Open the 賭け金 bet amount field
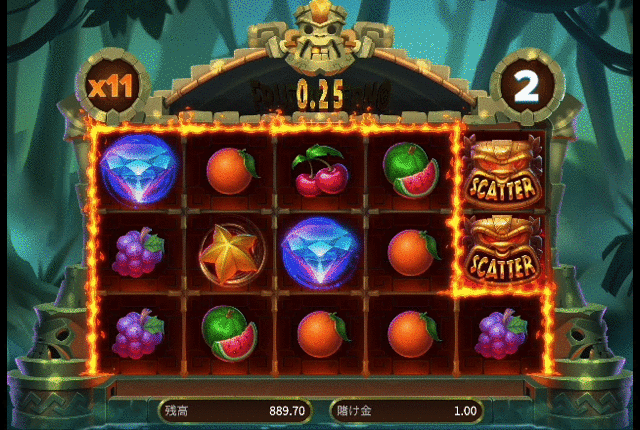640x430 pixels. [x=406, y=410]
